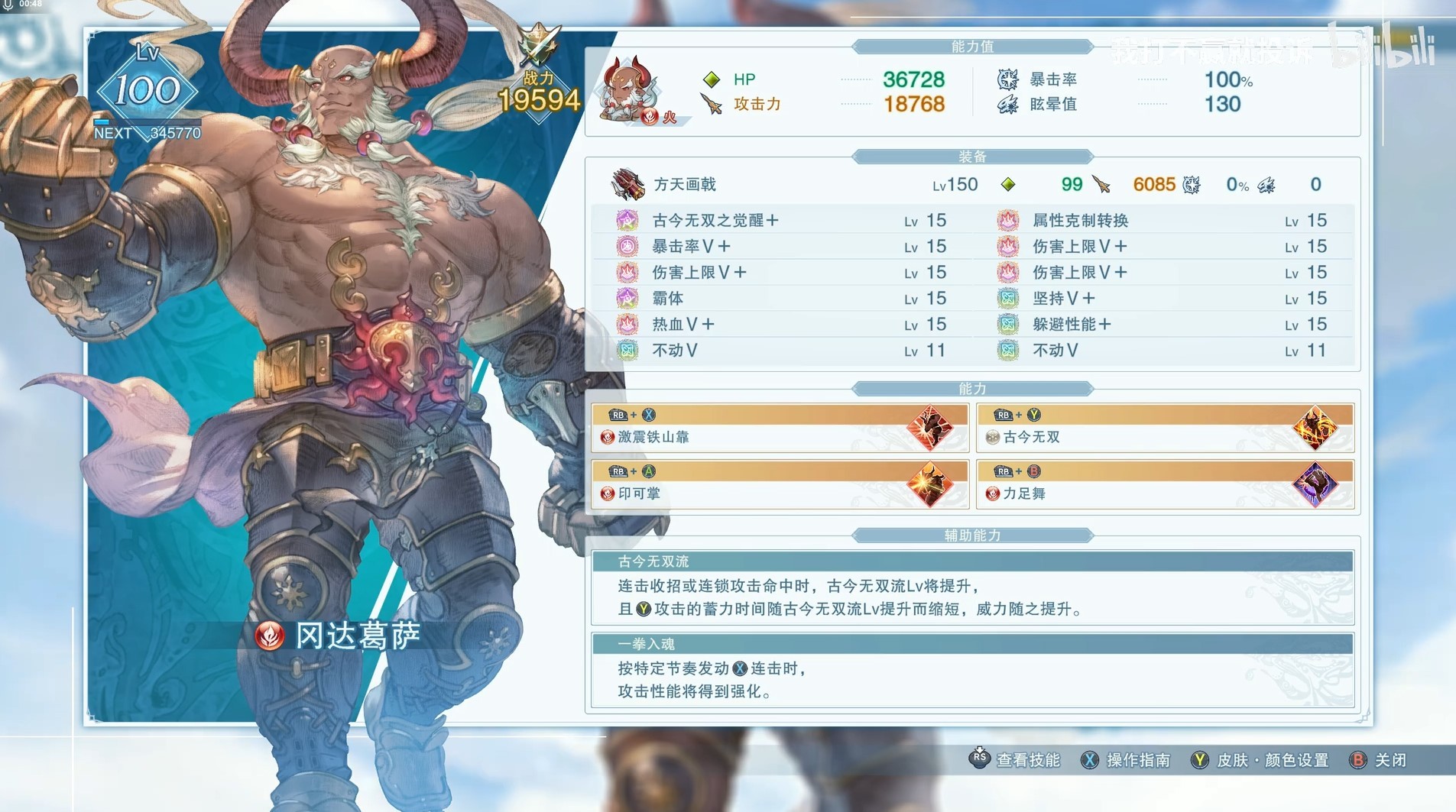Click the 古今无双 ability icon
The image size is (1456, 812).
[1314, 427]
